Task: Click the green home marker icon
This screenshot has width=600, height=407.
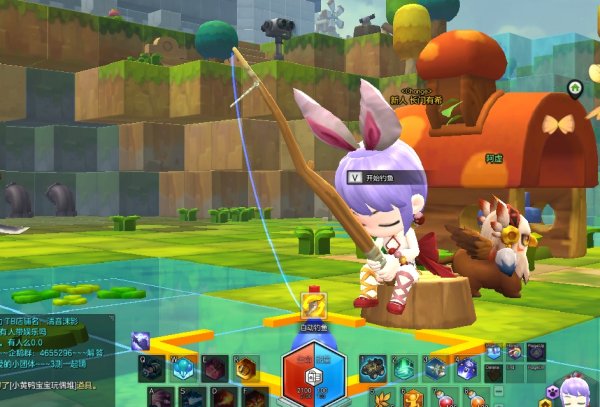Action: pyautogui.click(x=575, y=88)
